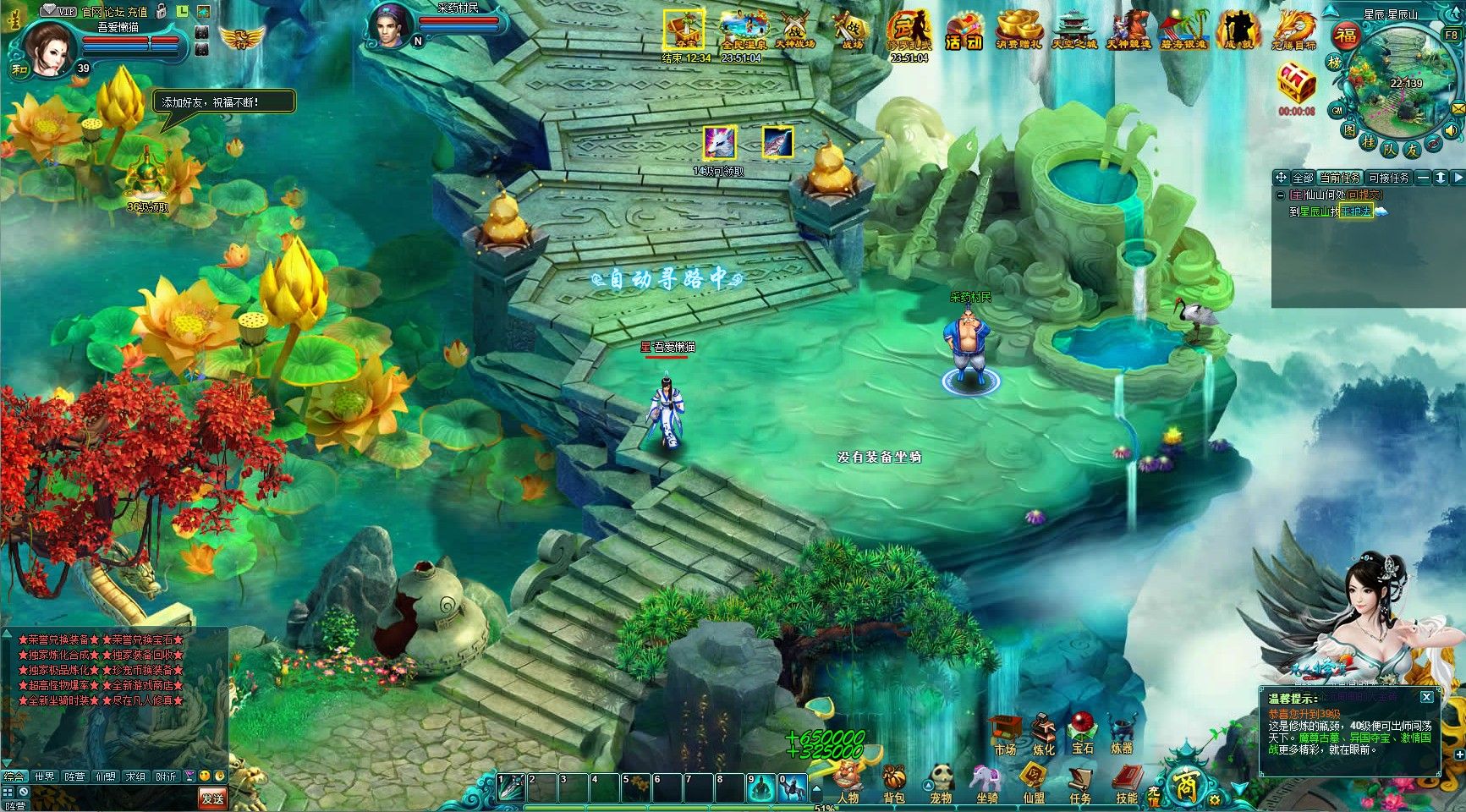The width and height of the screenshot is (1466, 812).
Task: Switch quest tracker to 可接任务 tab
Action: (x=1388, y=178)
